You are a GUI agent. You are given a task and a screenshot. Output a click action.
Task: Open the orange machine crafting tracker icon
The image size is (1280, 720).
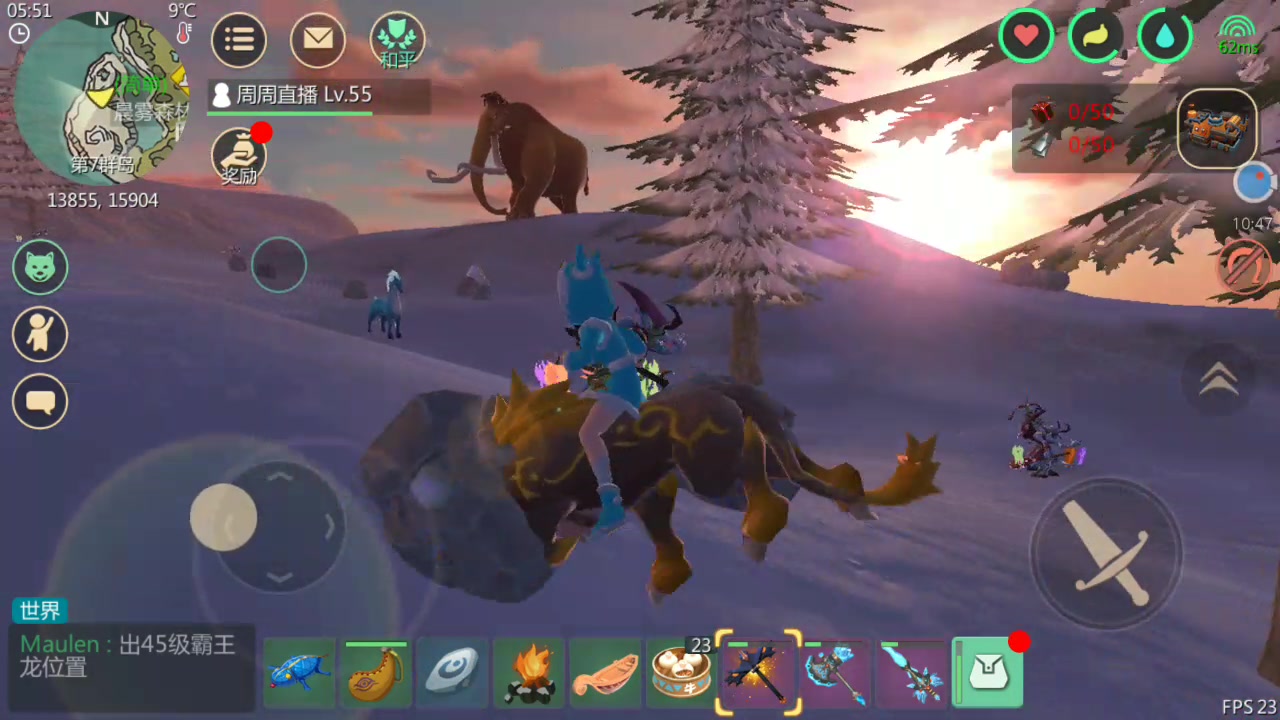[1216, 128]
